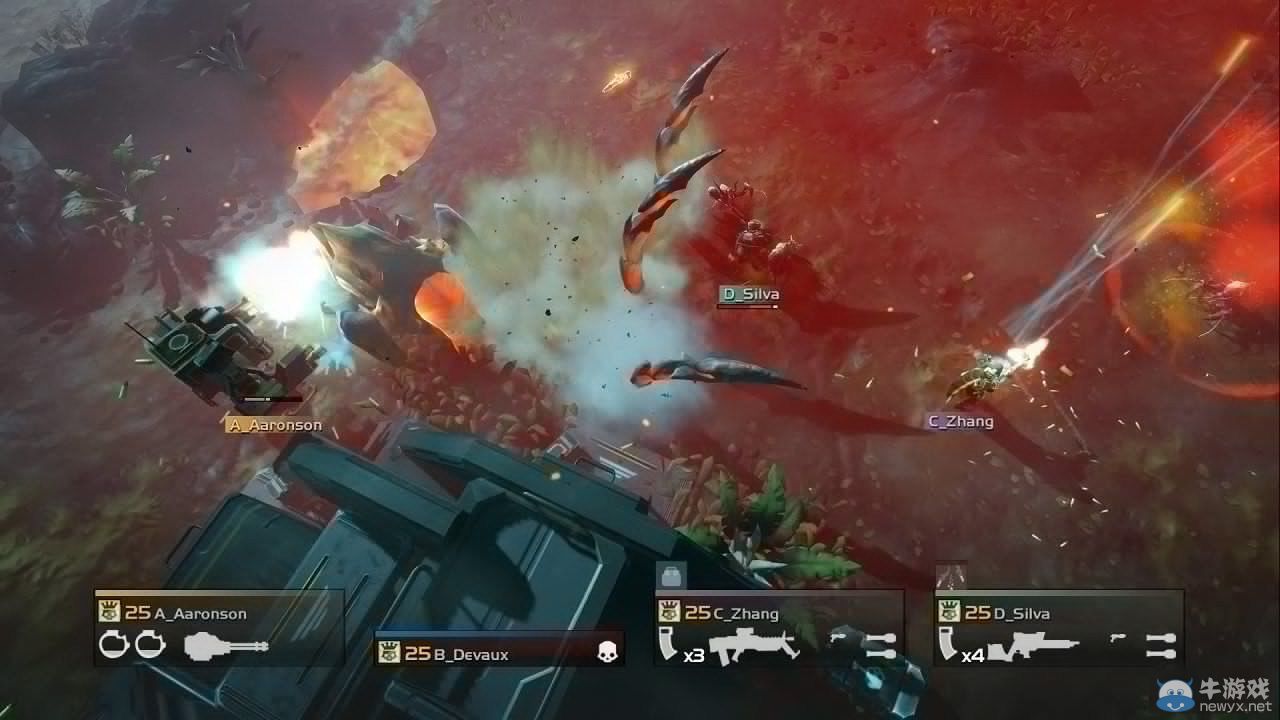Toggle D_Silva's double-magazine ammo indicator

click(1160, 645)
